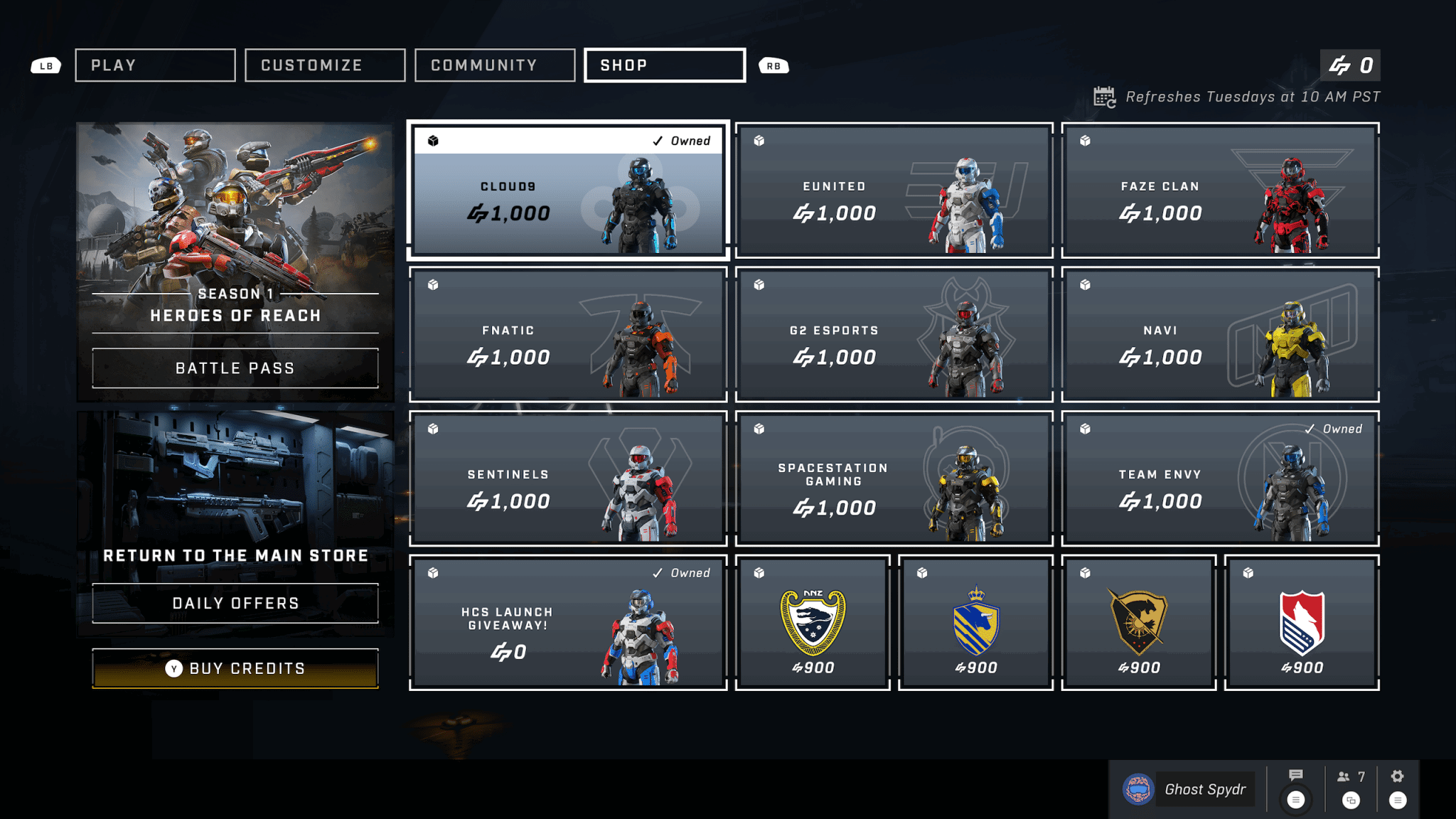View the FaZe Clan armor offer
This screenshot has width=1456, height=819.
click(x=1220, y=191)
